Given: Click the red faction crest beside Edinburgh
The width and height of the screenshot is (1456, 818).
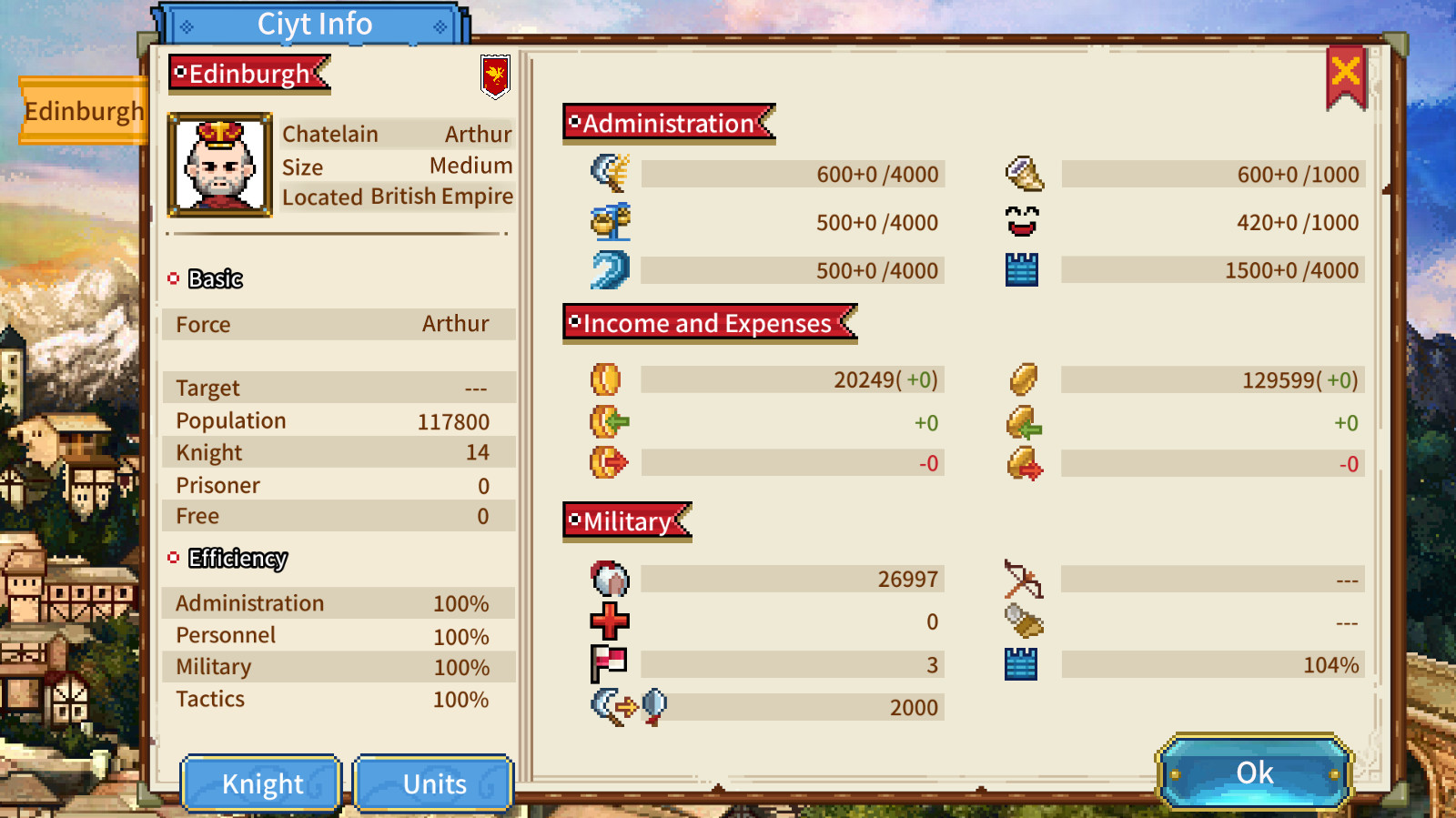Looking at the screenshot, I should tap(494, 77).
